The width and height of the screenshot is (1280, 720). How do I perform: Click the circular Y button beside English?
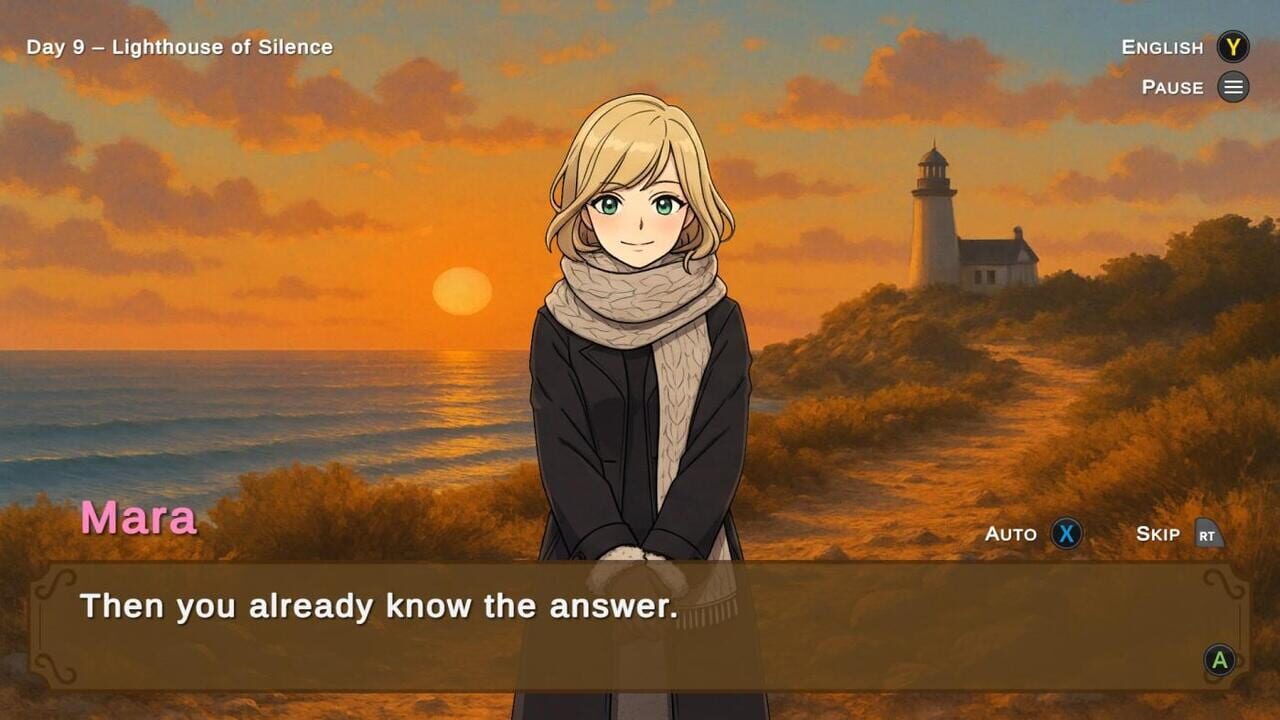pyautogui.click(x=1233, y=47)
